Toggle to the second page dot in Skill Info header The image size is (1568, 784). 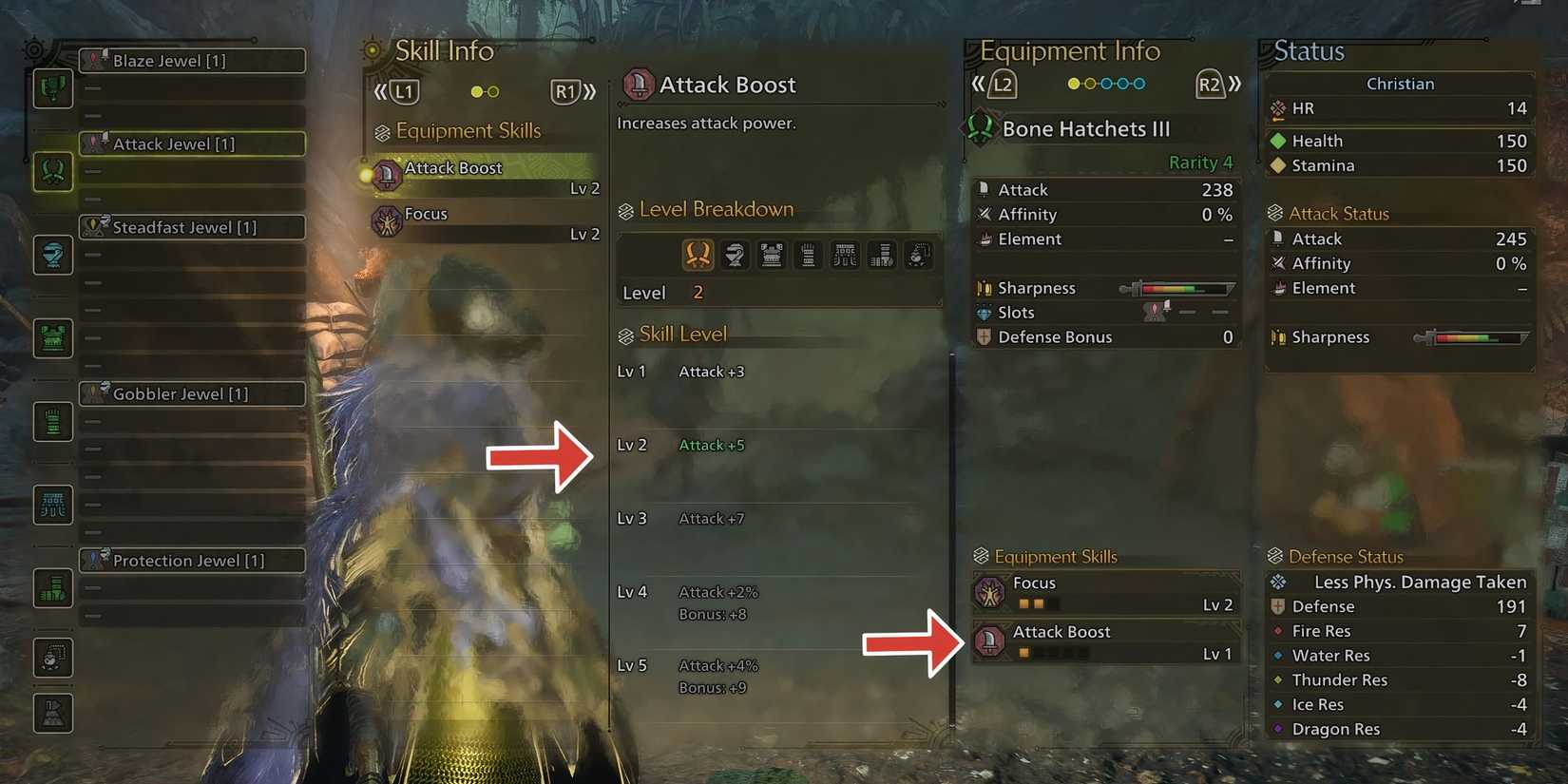point(493,91)
